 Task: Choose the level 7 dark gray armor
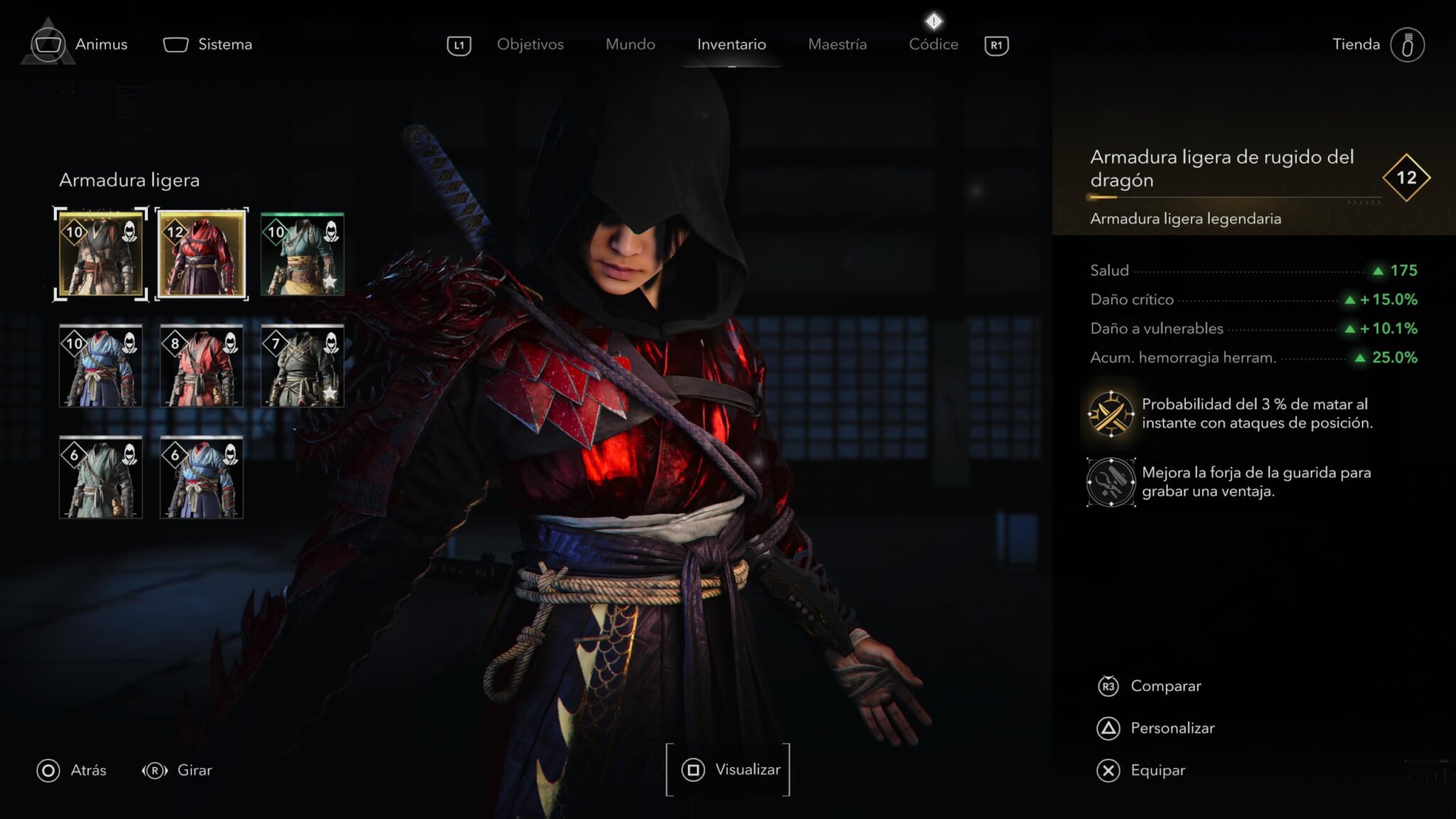pos(302,365)
